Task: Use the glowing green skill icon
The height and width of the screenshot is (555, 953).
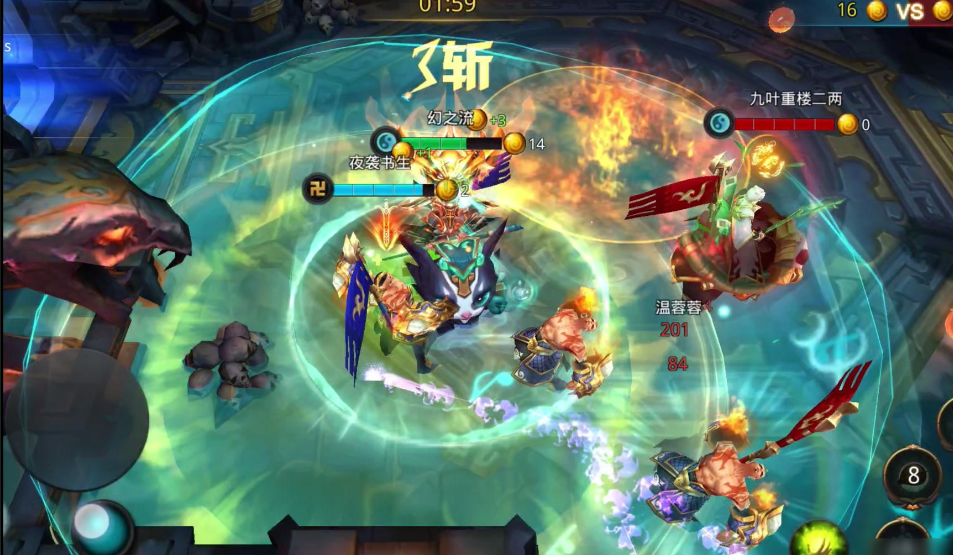Action: pyautogui.click(x=818, y=541)
